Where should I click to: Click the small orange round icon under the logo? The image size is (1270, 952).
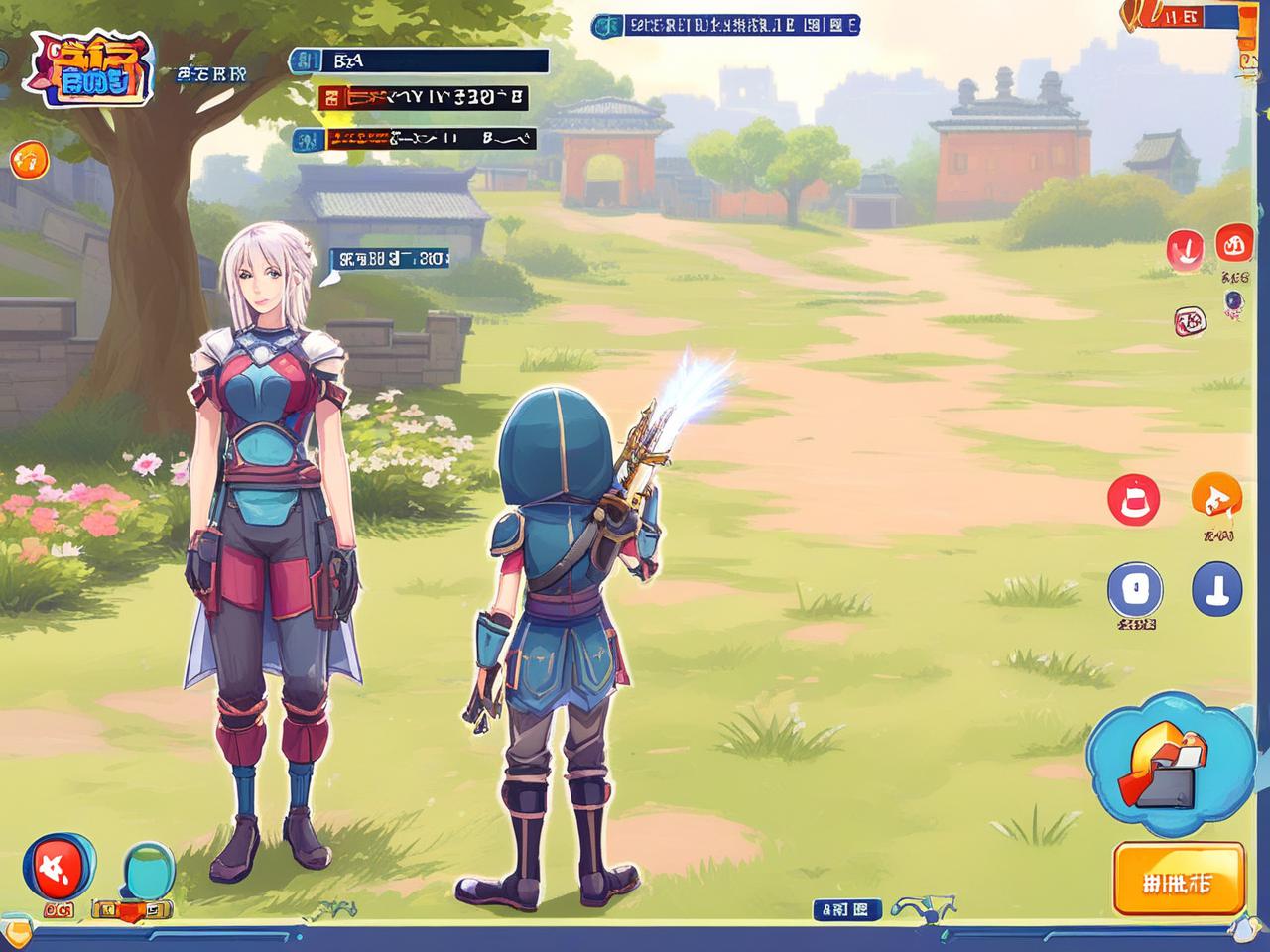[x=29, y=159]
